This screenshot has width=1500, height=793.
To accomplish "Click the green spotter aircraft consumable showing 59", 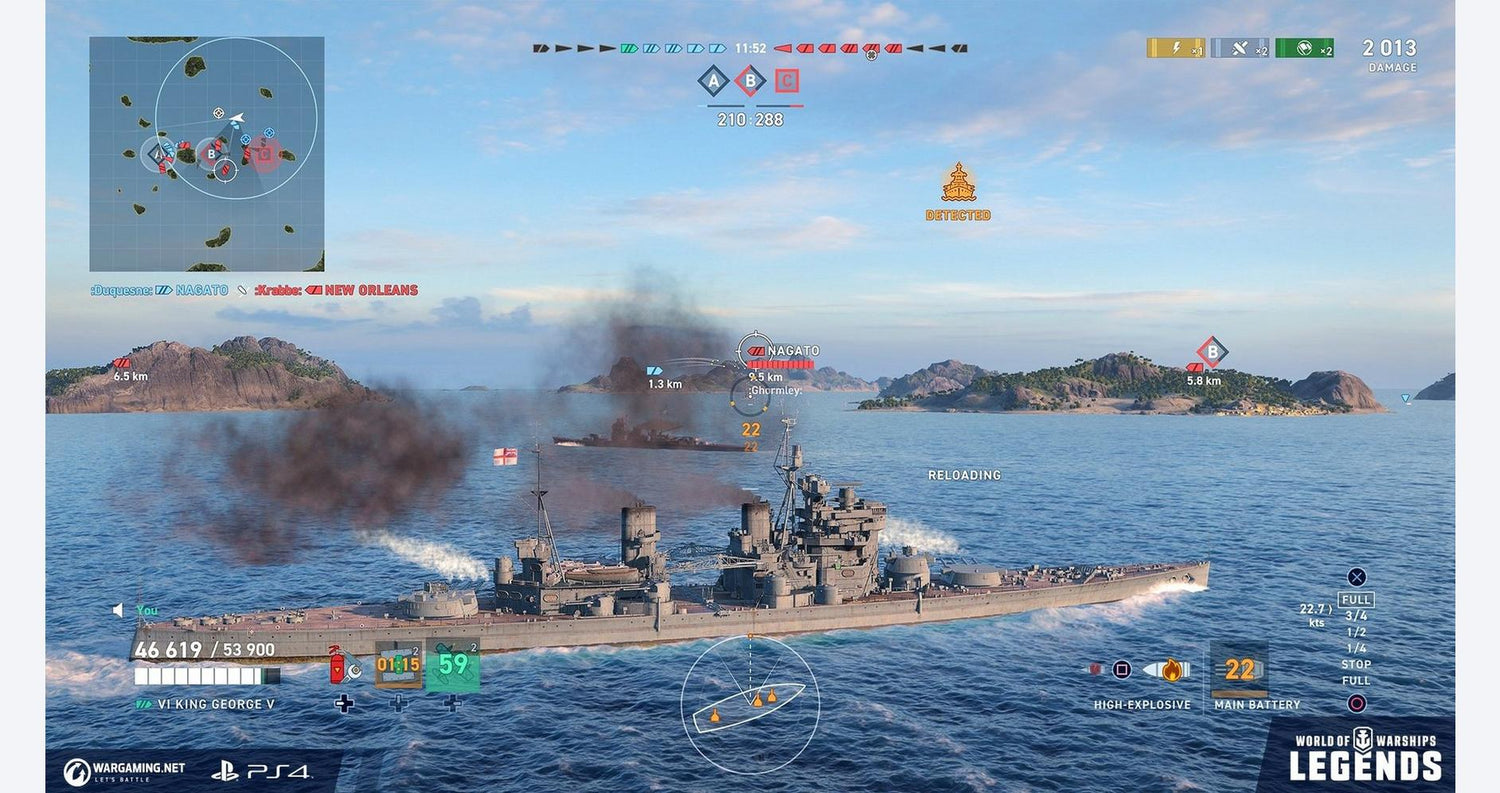I will (453, 665).
